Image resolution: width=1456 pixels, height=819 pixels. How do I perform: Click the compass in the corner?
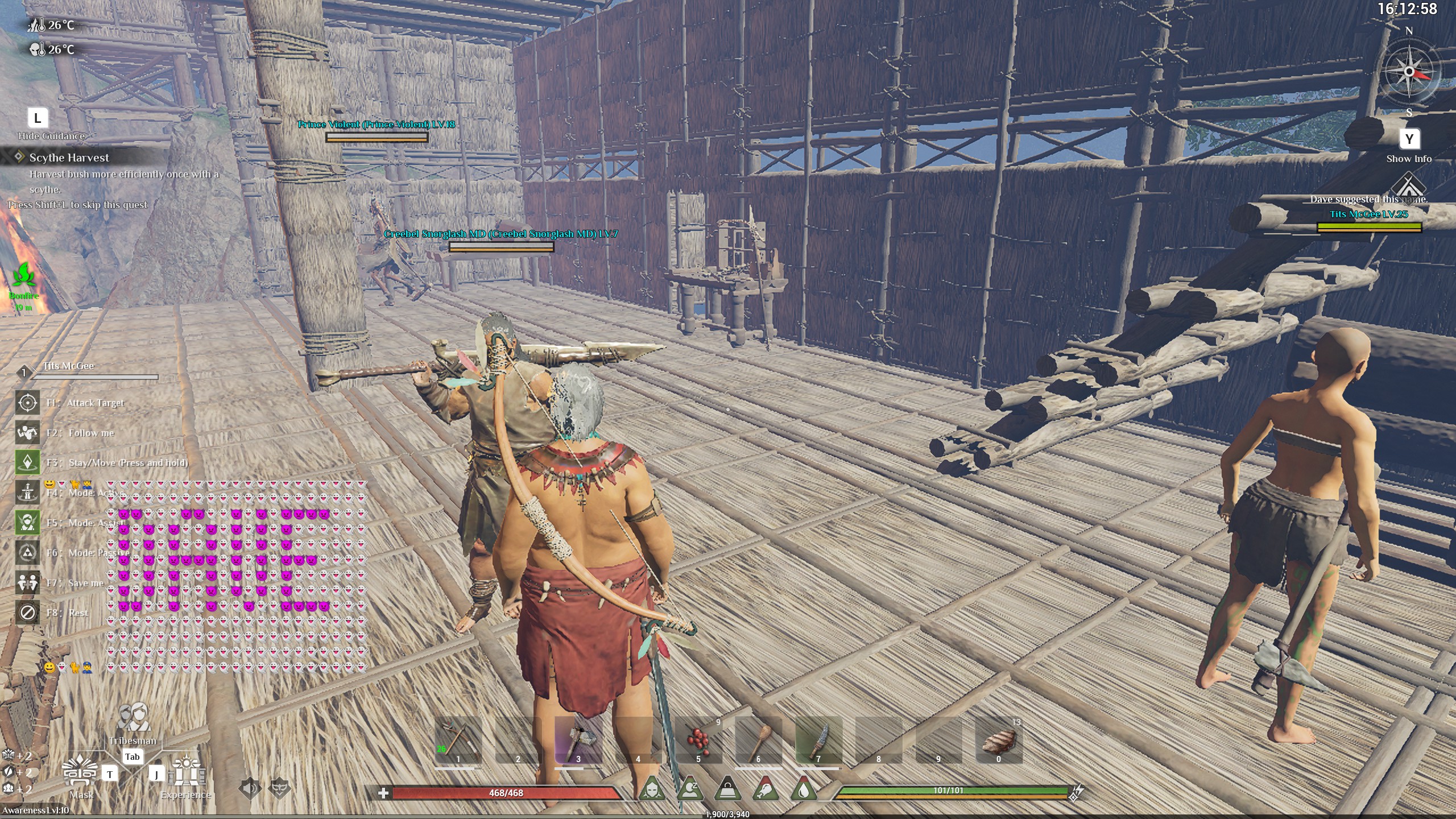click(1409, 72)
